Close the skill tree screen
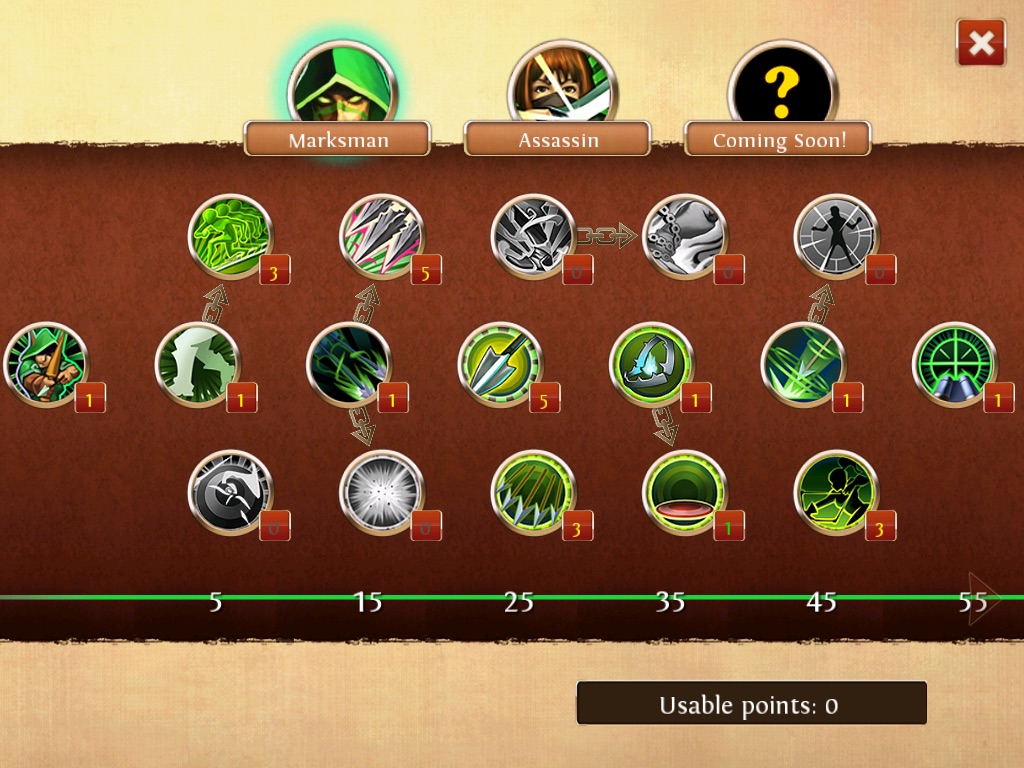1024x768 pixels. click(981, 43)
